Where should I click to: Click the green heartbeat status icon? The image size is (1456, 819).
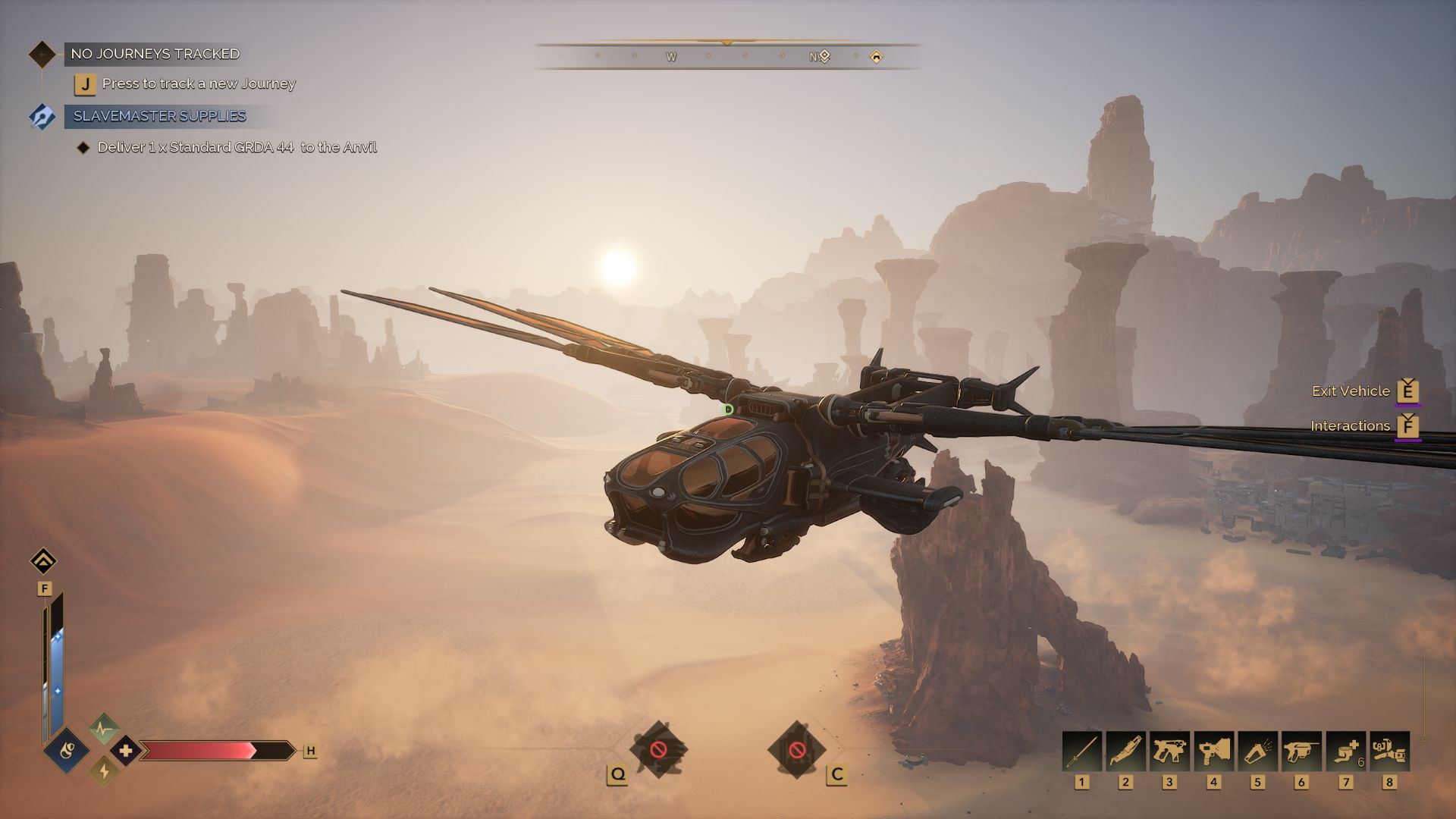(104, 730)
